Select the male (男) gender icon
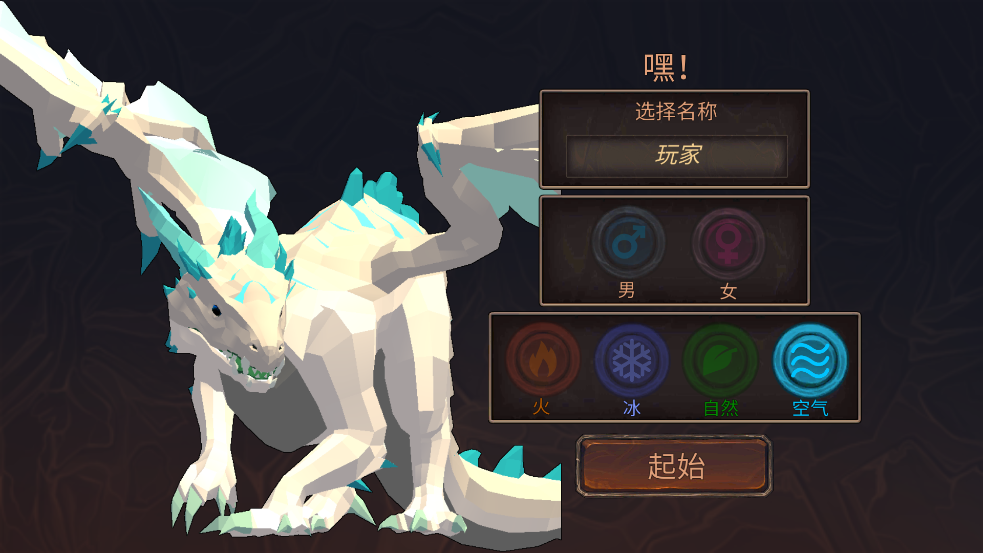This screenshot has height=553, width=983. pyautogui.click(x=628, y=244)
